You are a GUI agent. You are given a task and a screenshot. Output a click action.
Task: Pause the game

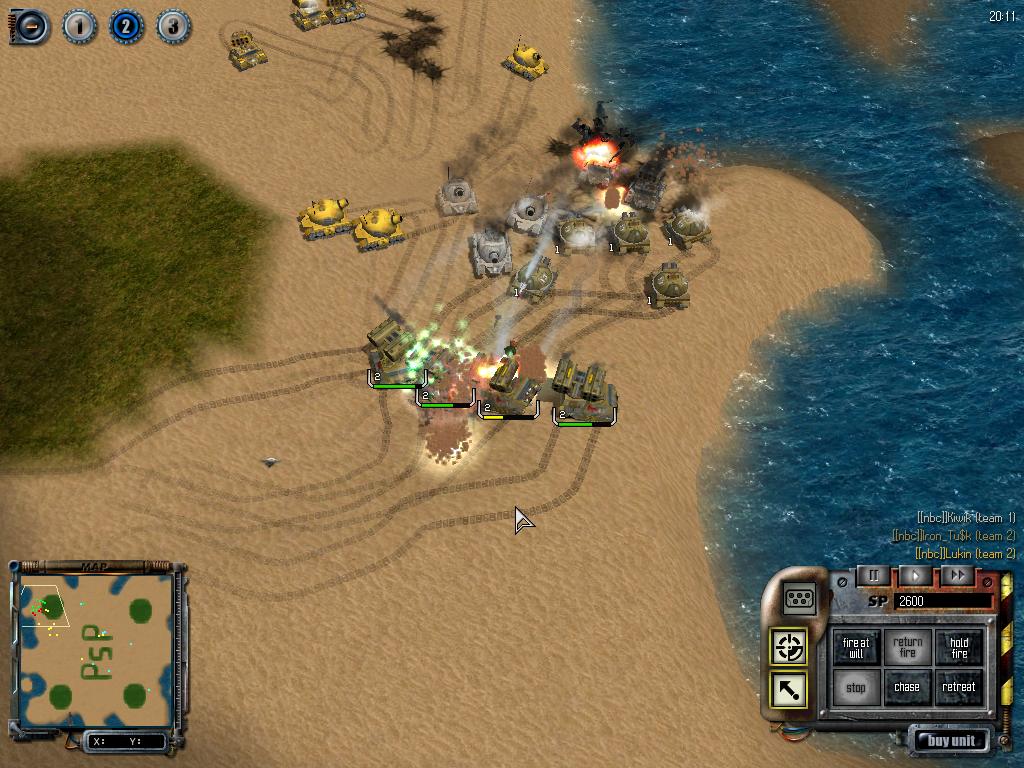873,575
